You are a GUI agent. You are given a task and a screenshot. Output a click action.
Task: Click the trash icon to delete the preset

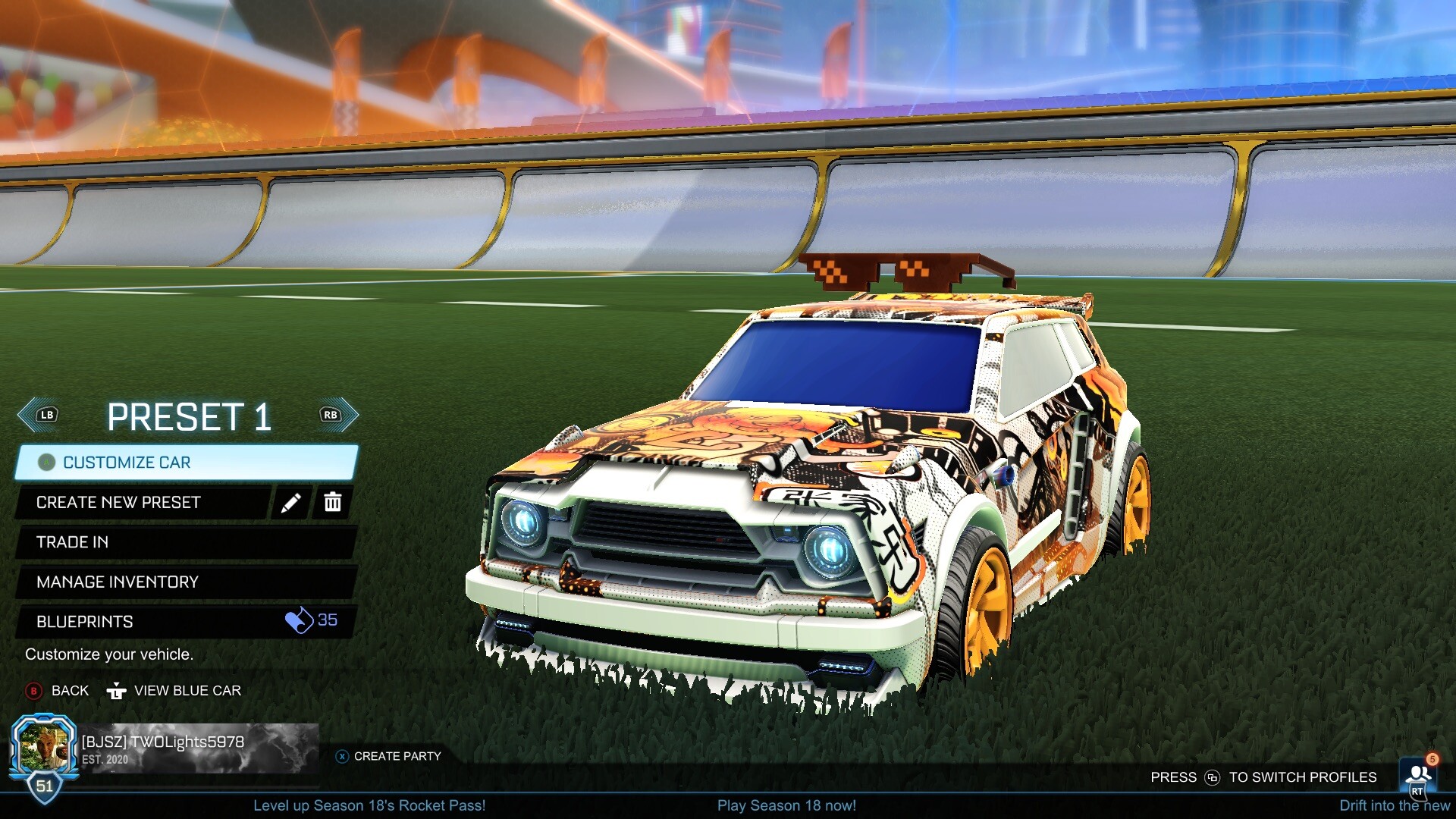(x=332, y=502)
